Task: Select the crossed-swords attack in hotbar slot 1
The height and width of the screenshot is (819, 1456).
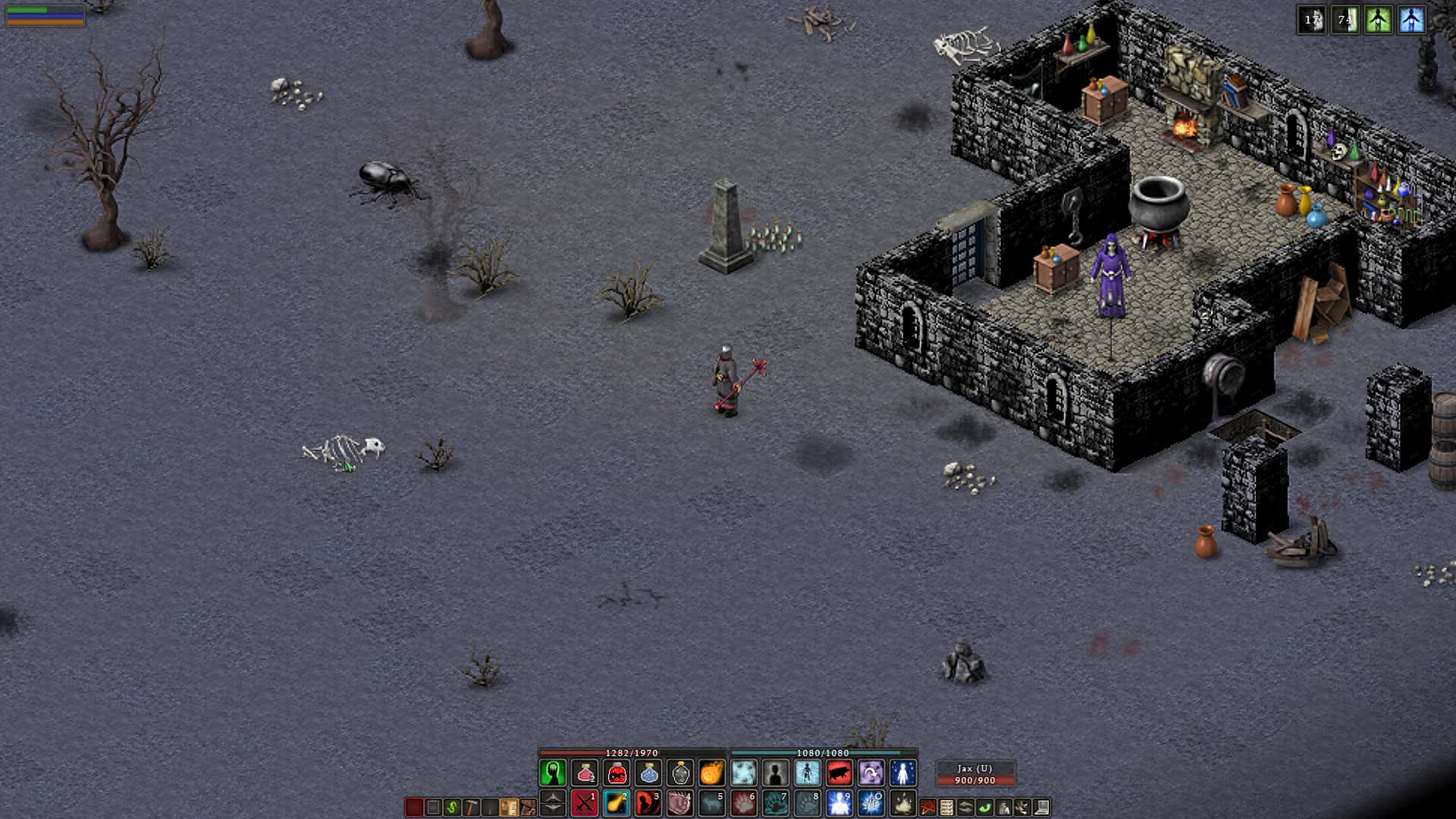Action: click(583, 805)
